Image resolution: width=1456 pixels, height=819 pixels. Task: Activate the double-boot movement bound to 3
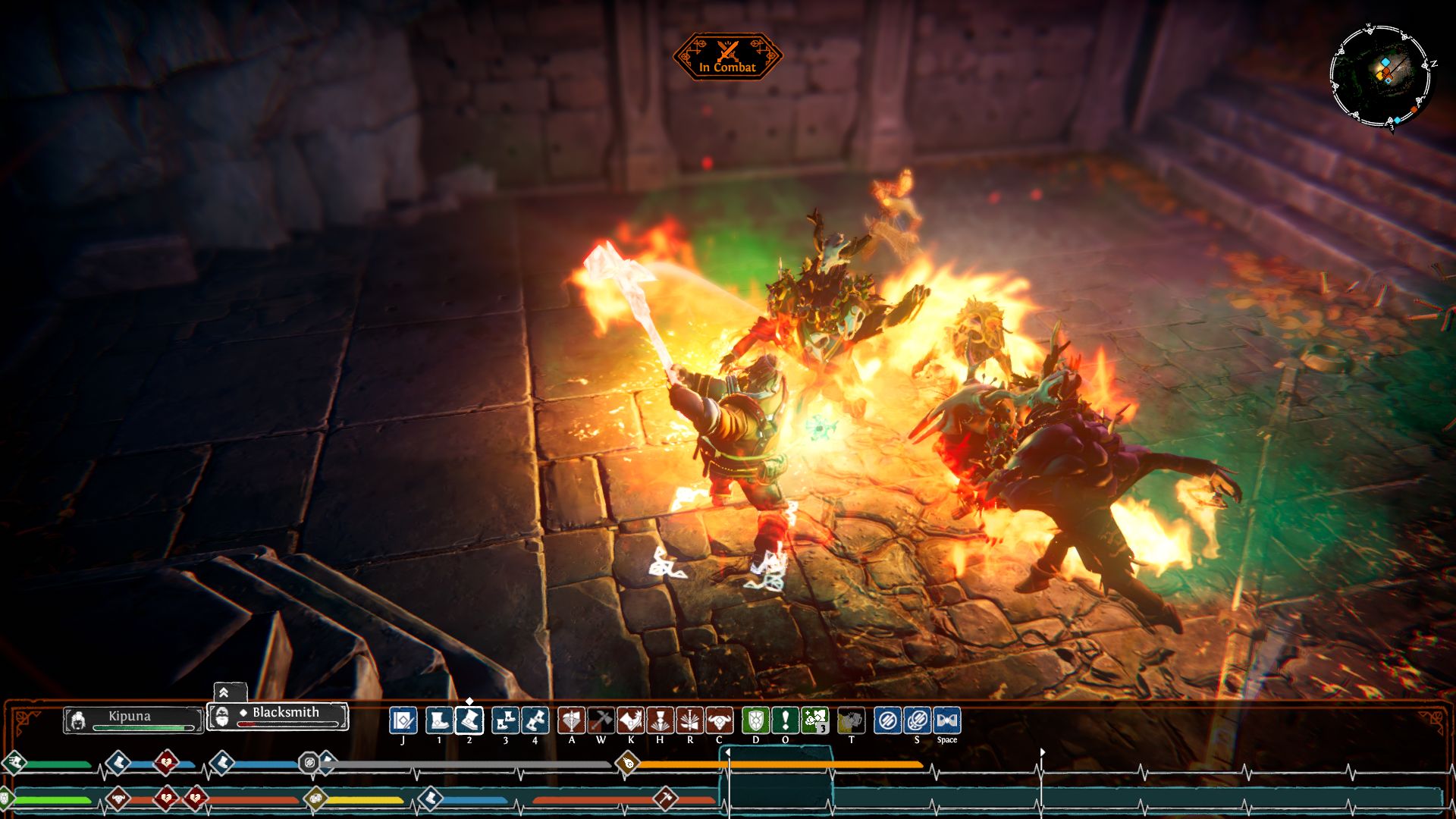505,720
